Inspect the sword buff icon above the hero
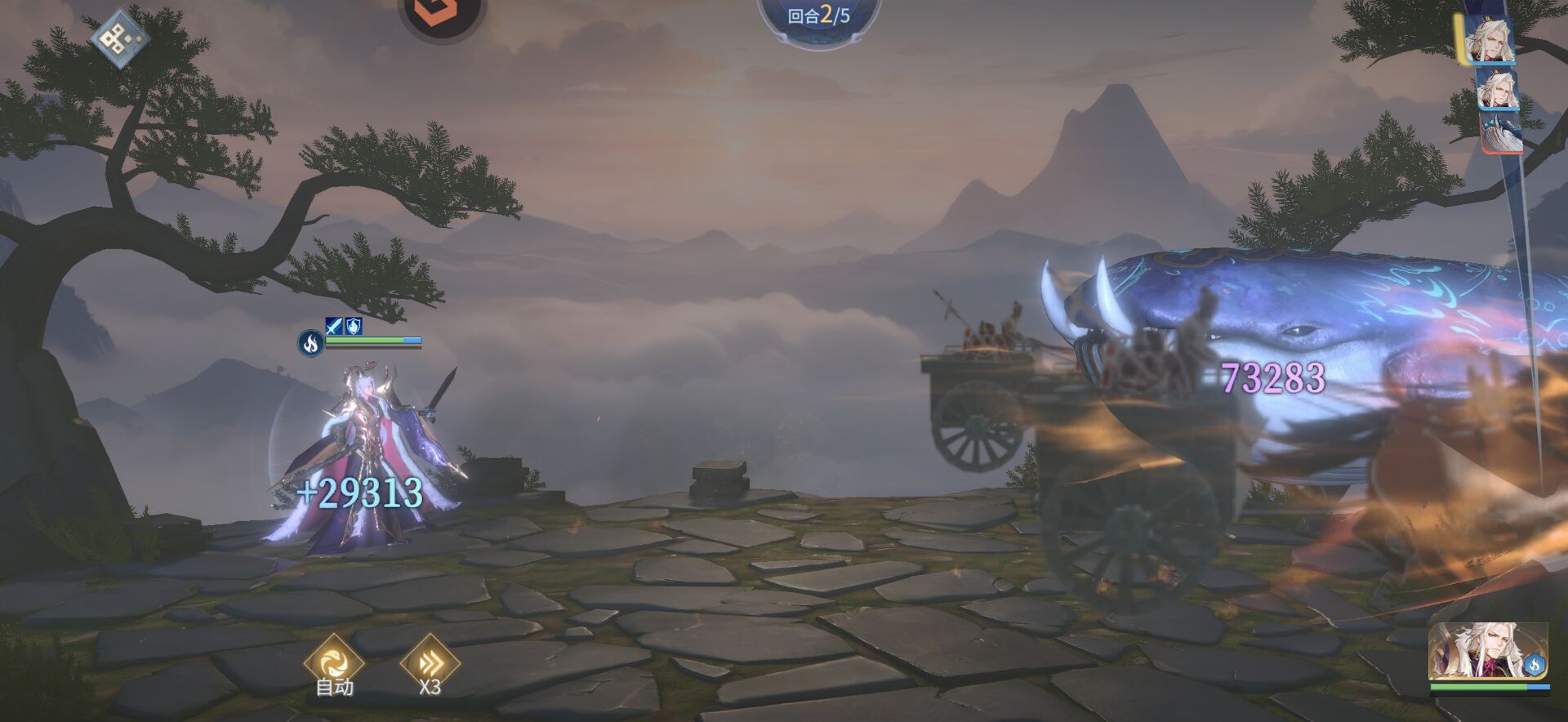This screenshot has height=722, width=1568. click(334, 327)
